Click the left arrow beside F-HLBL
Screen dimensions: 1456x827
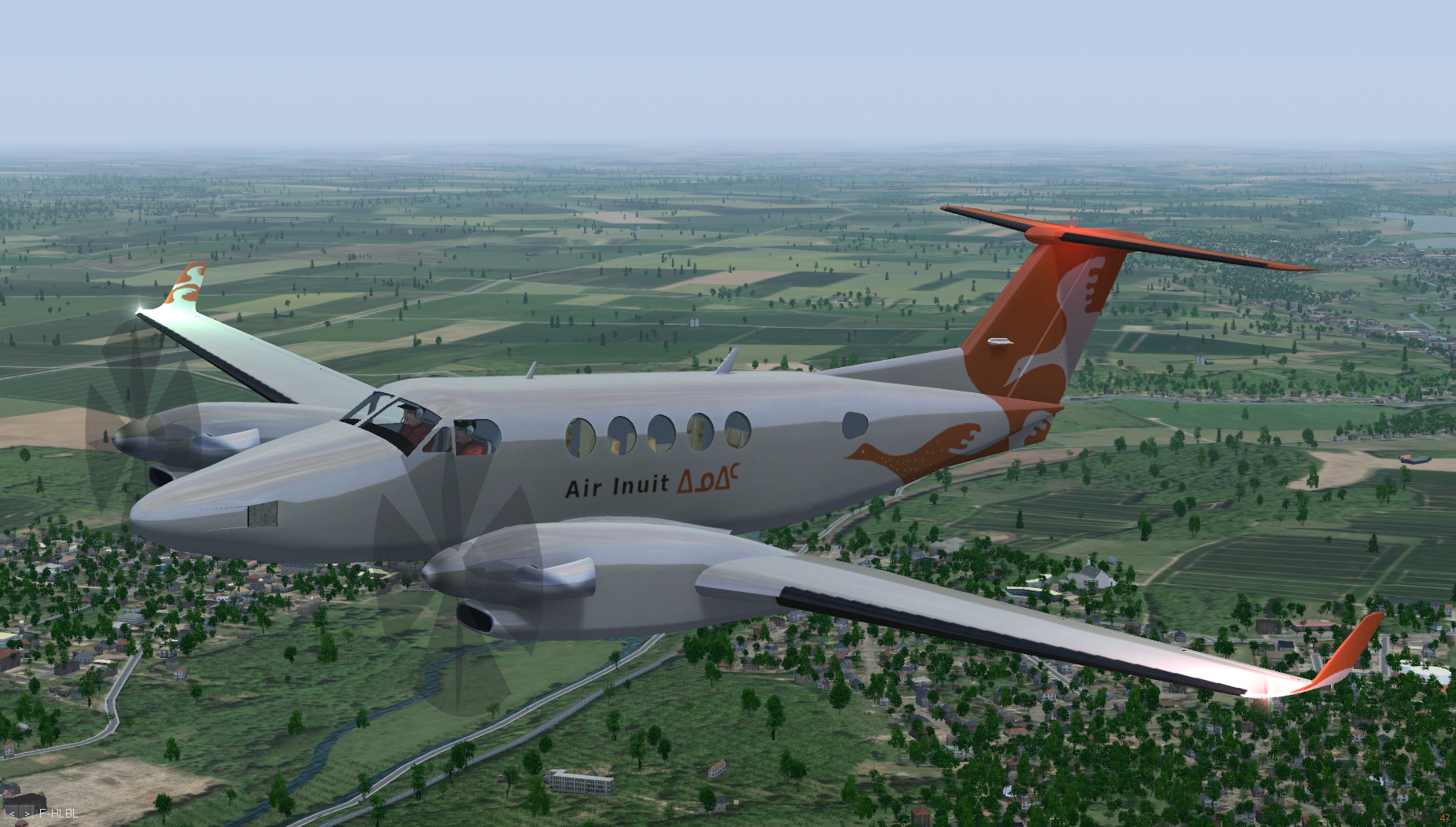12,814
